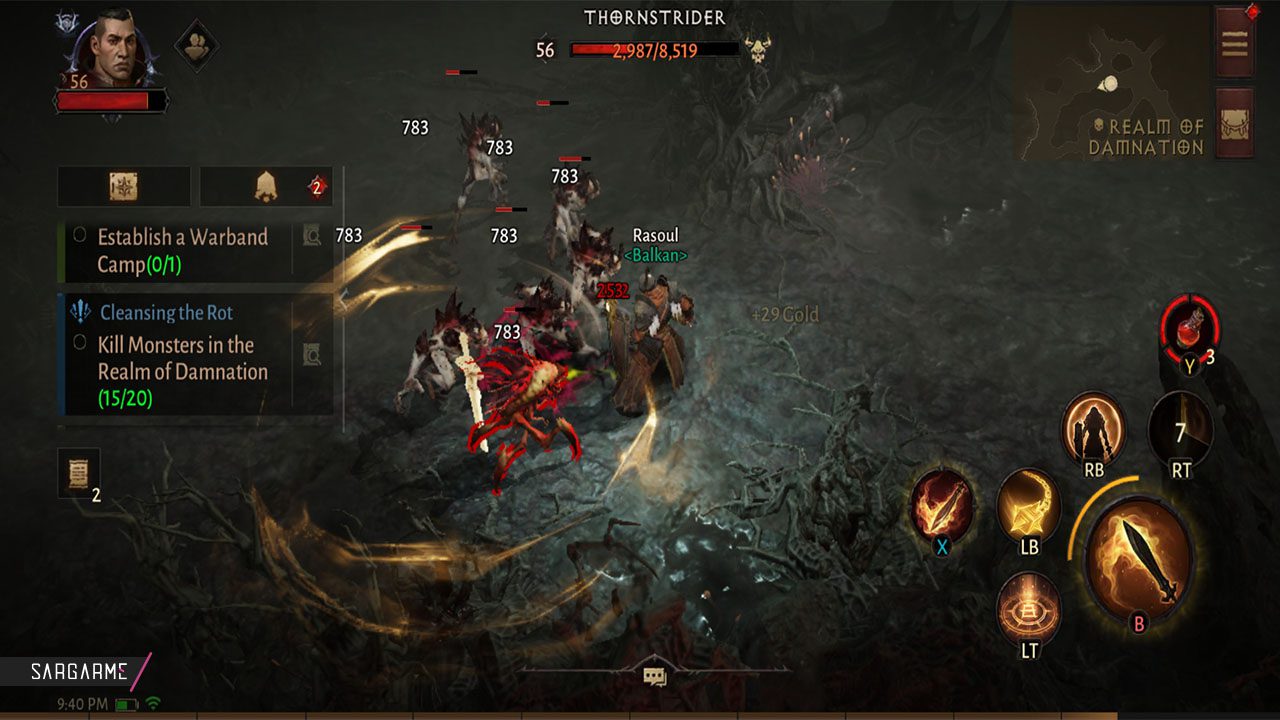
Task: Activate the golden chain skill
Action: click(1028, 505)
